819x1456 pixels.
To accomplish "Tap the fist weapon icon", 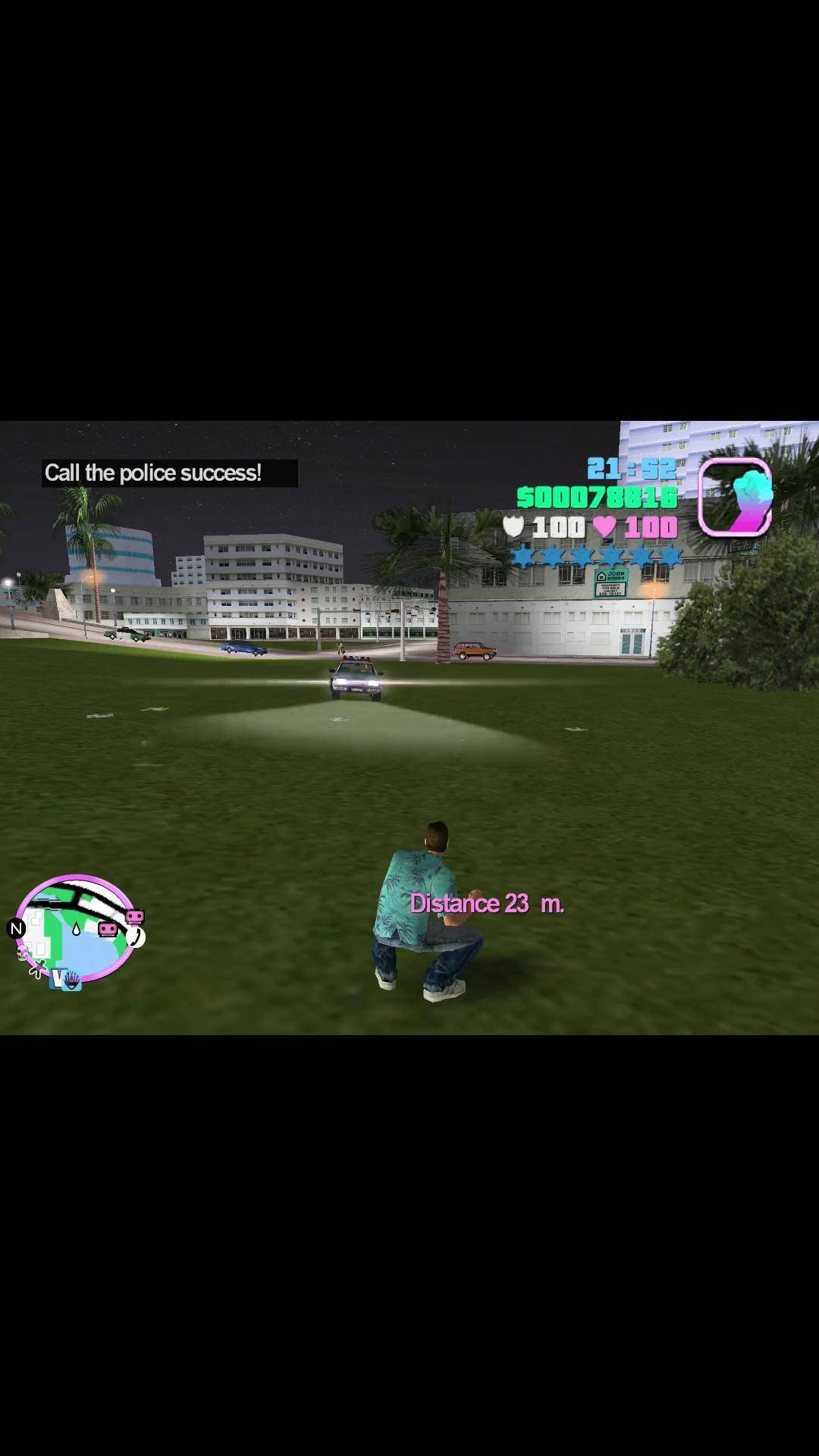I will (x=734, y=497).
